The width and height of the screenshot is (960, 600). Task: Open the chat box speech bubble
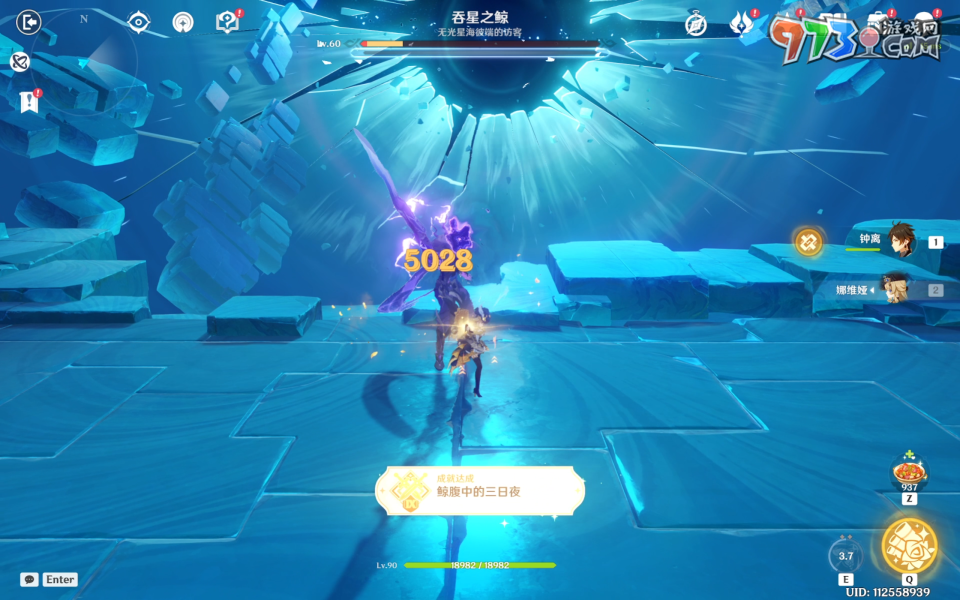pos(30,579)
